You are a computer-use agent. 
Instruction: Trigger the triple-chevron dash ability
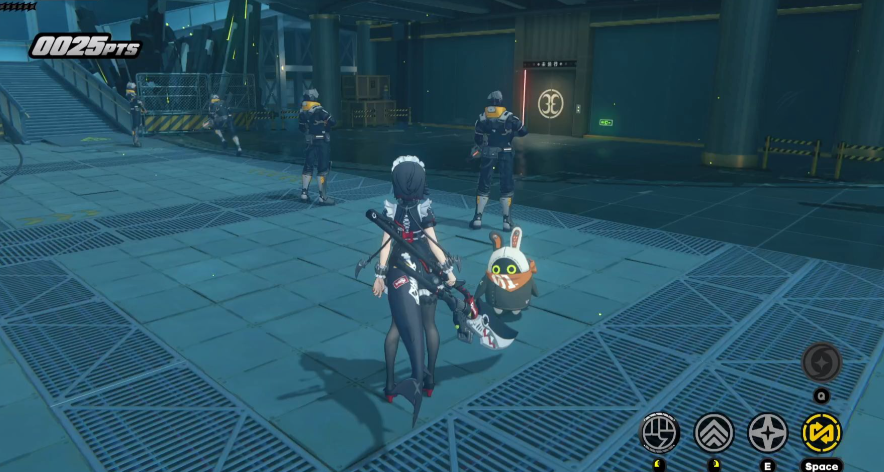pos(714,432)
